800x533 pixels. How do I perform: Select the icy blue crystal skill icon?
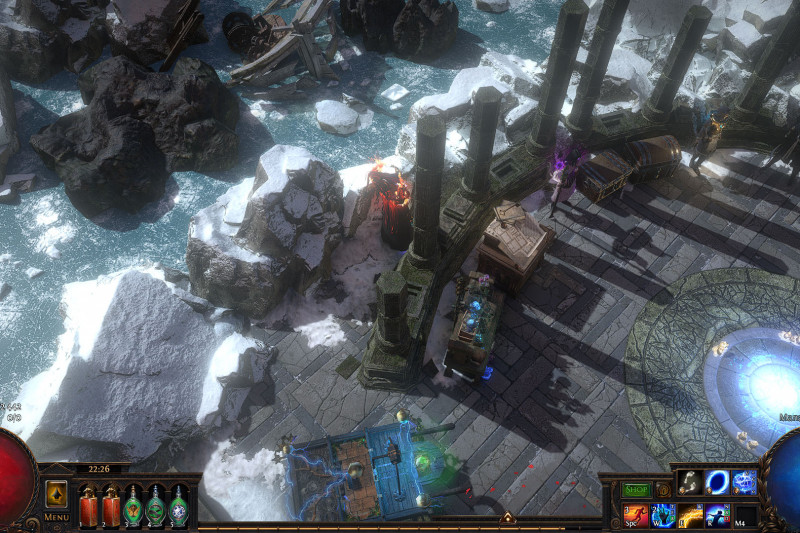744,483
